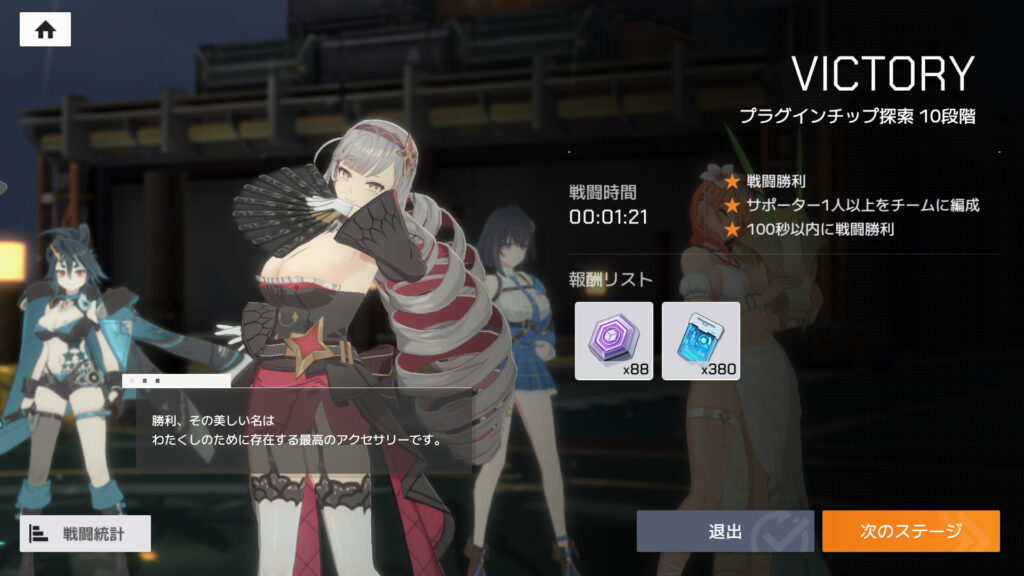Inspect the purple hexagon reward x88
Image resolution: width=1024 pixels, height=576 pixels.
[x=613, y=341]
